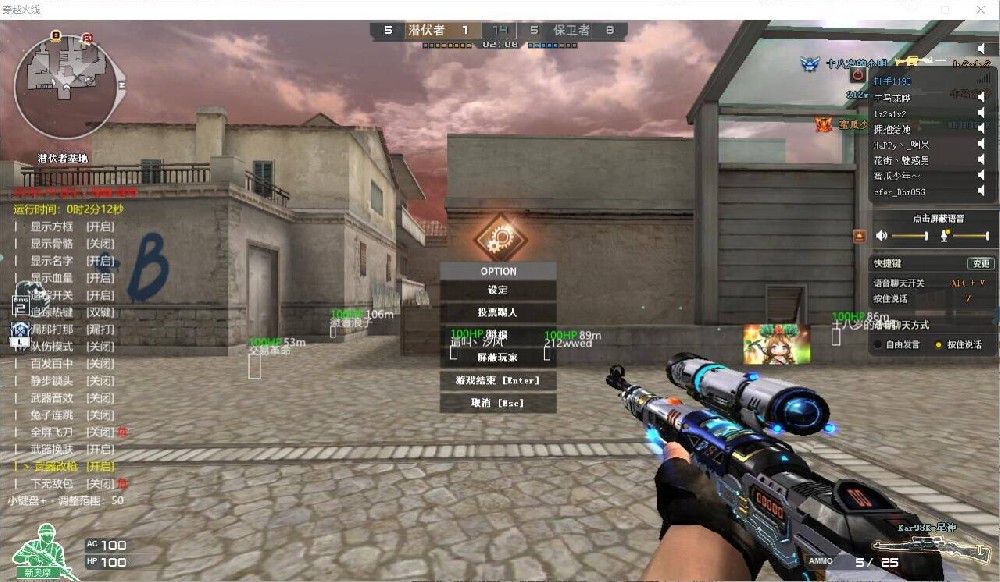Adjust the microphone volume slider

click(970, 236)
